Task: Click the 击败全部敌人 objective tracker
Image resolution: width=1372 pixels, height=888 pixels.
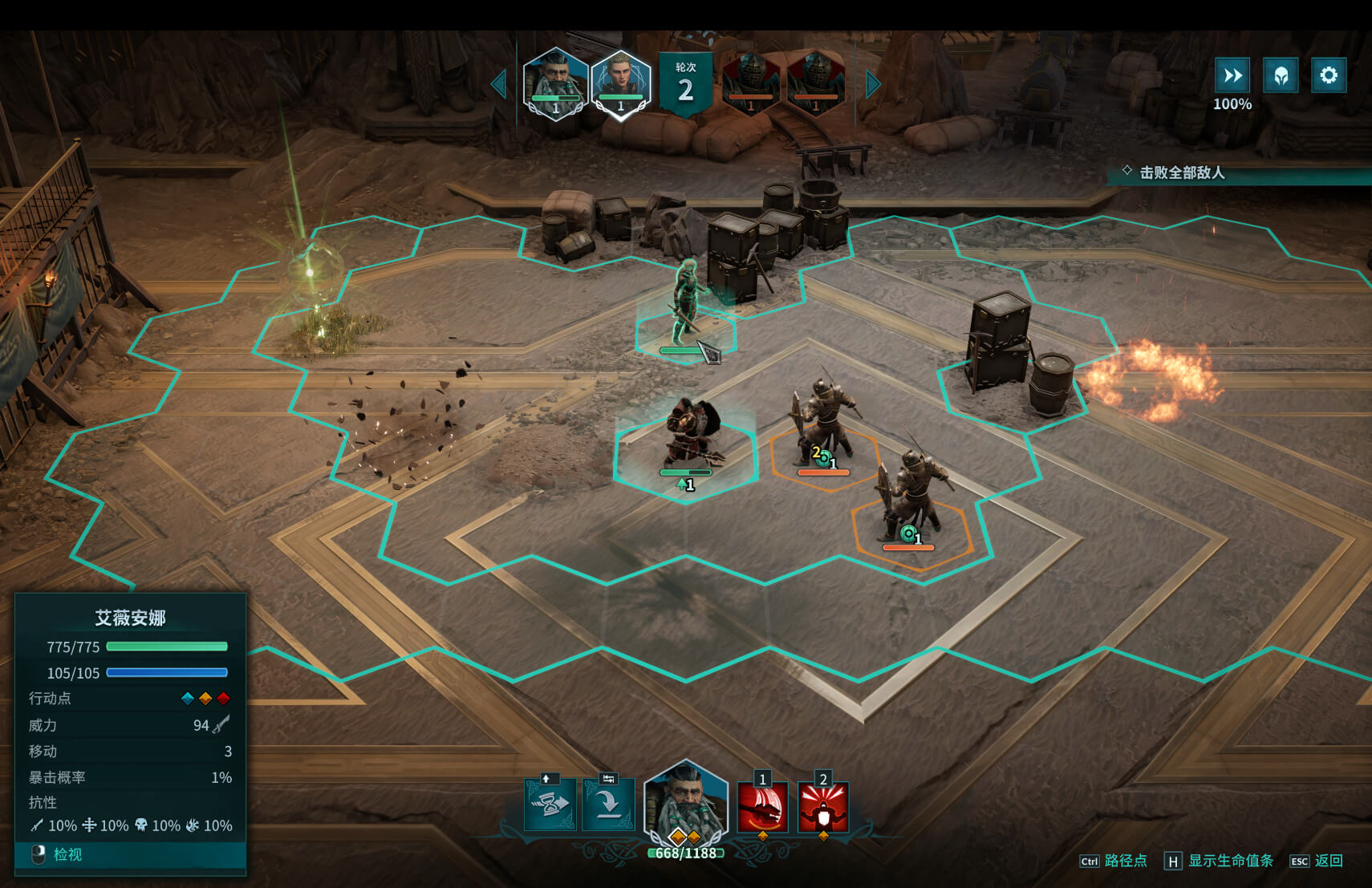Action: click(x=1182, y=172)
